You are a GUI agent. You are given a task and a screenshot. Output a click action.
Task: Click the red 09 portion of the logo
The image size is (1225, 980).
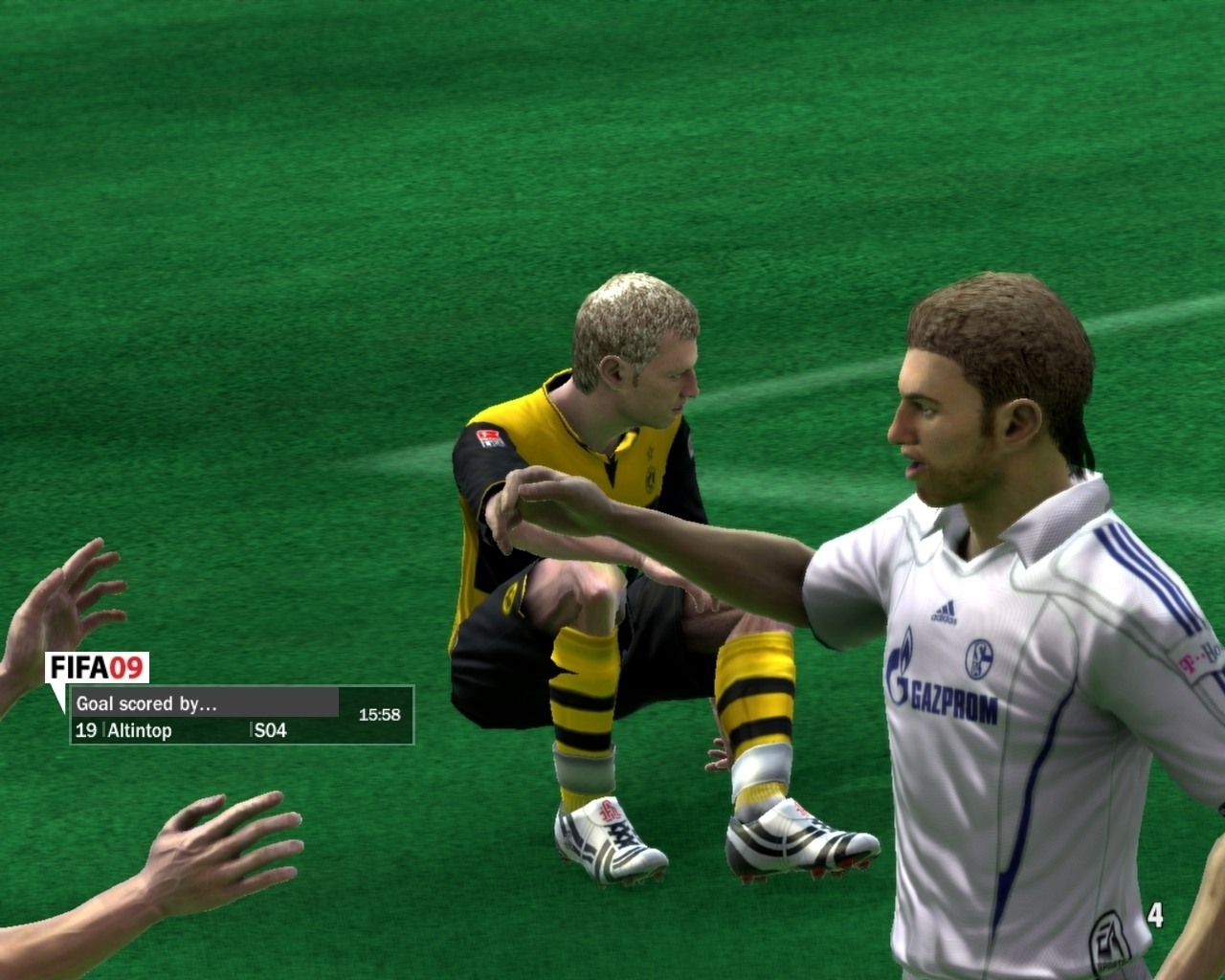tap(126, 666)
